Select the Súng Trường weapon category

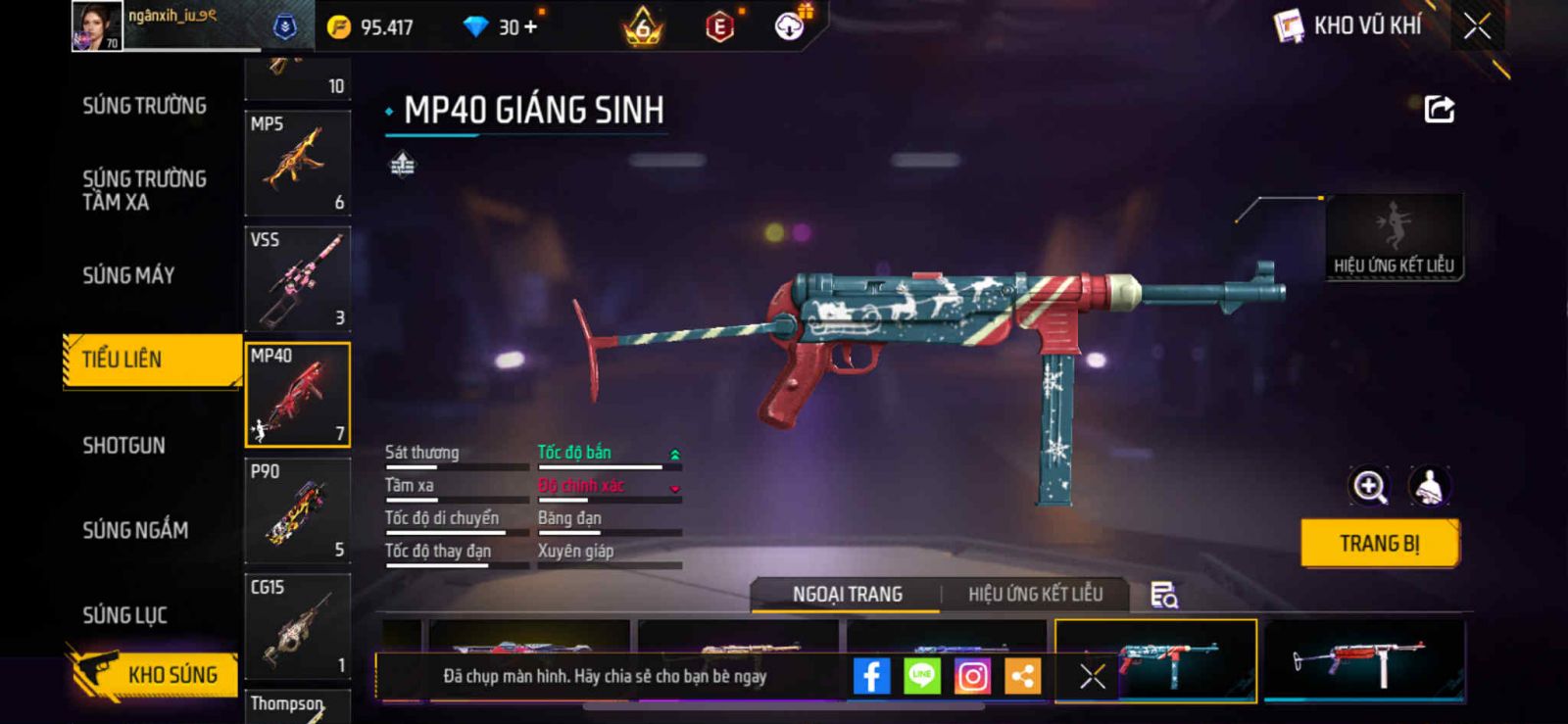click(x=144, y=106)
